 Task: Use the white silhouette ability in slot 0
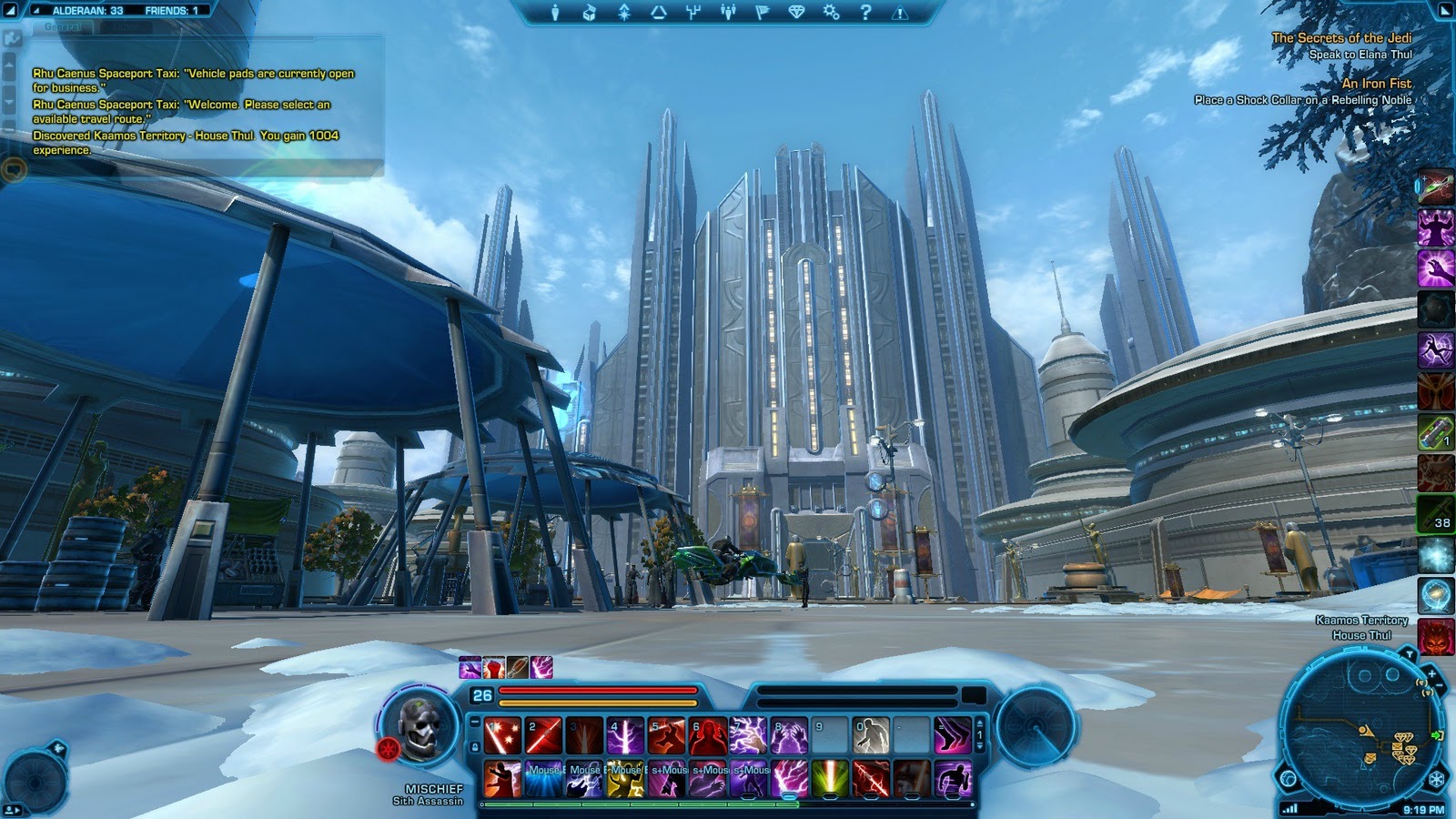(x=871, y=736)
